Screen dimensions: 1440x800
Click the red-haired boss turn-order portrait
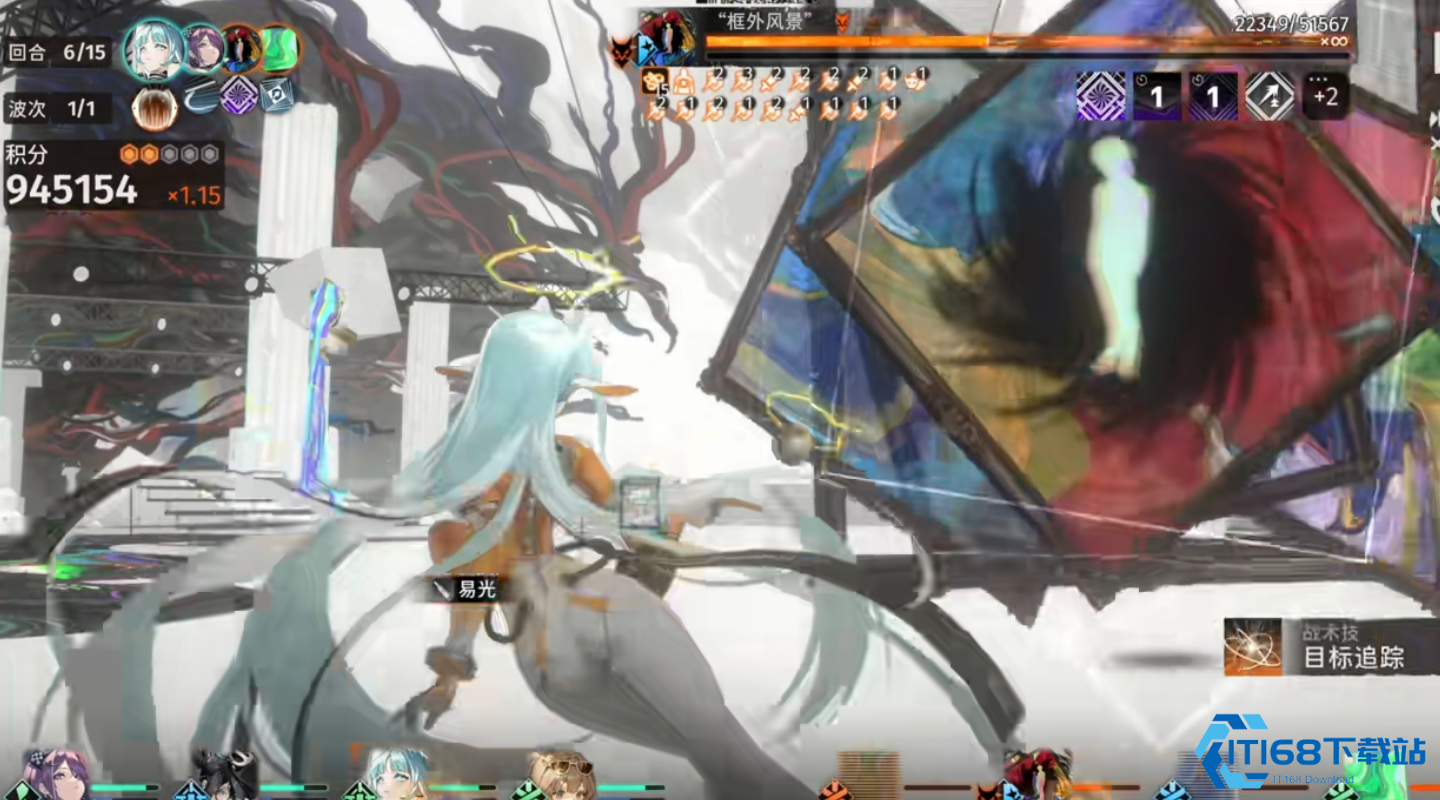coord(241,48)
